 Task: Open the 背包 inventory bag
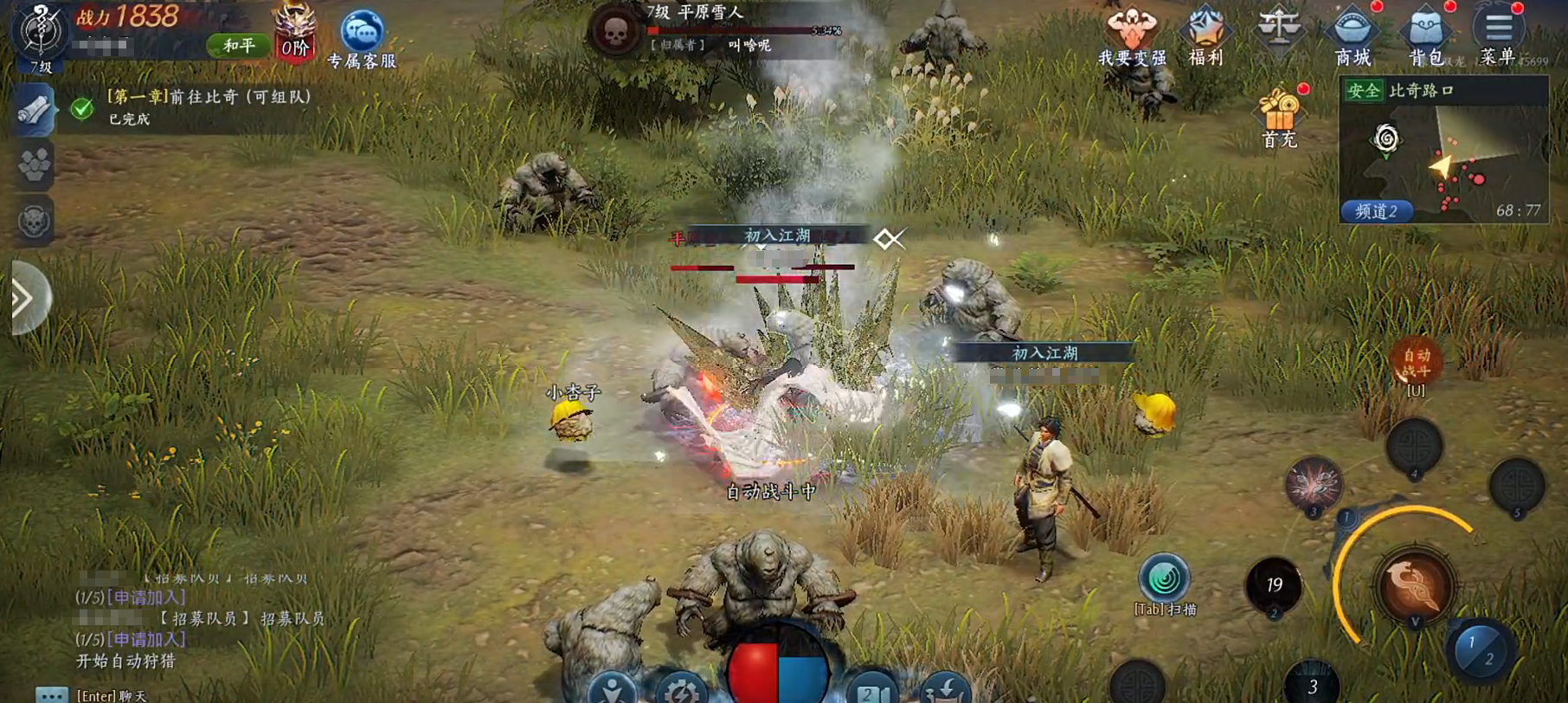coord(1425,35)
